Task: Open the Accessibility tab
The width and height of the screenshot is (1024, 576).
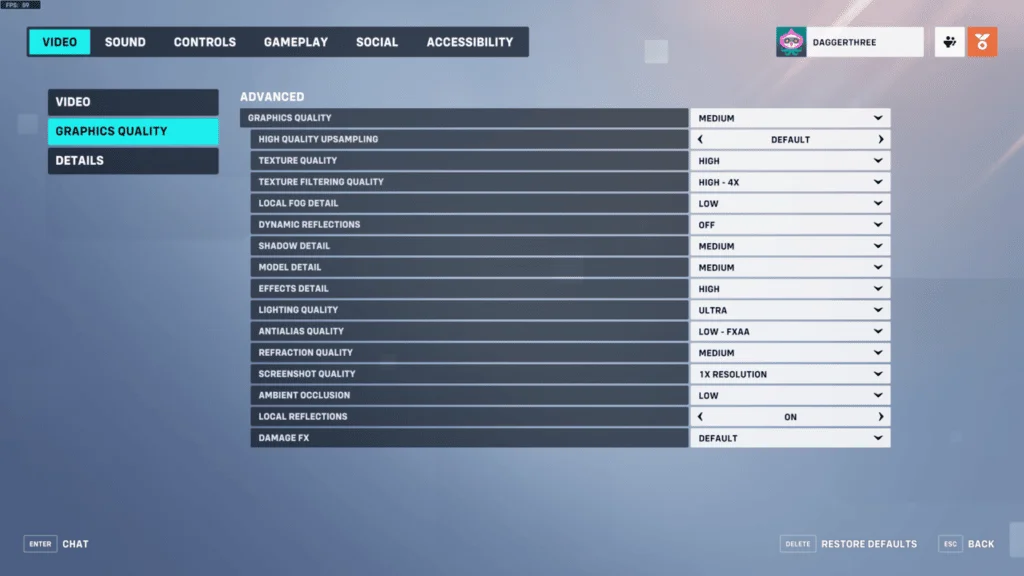Action: (x=470, y=42)
